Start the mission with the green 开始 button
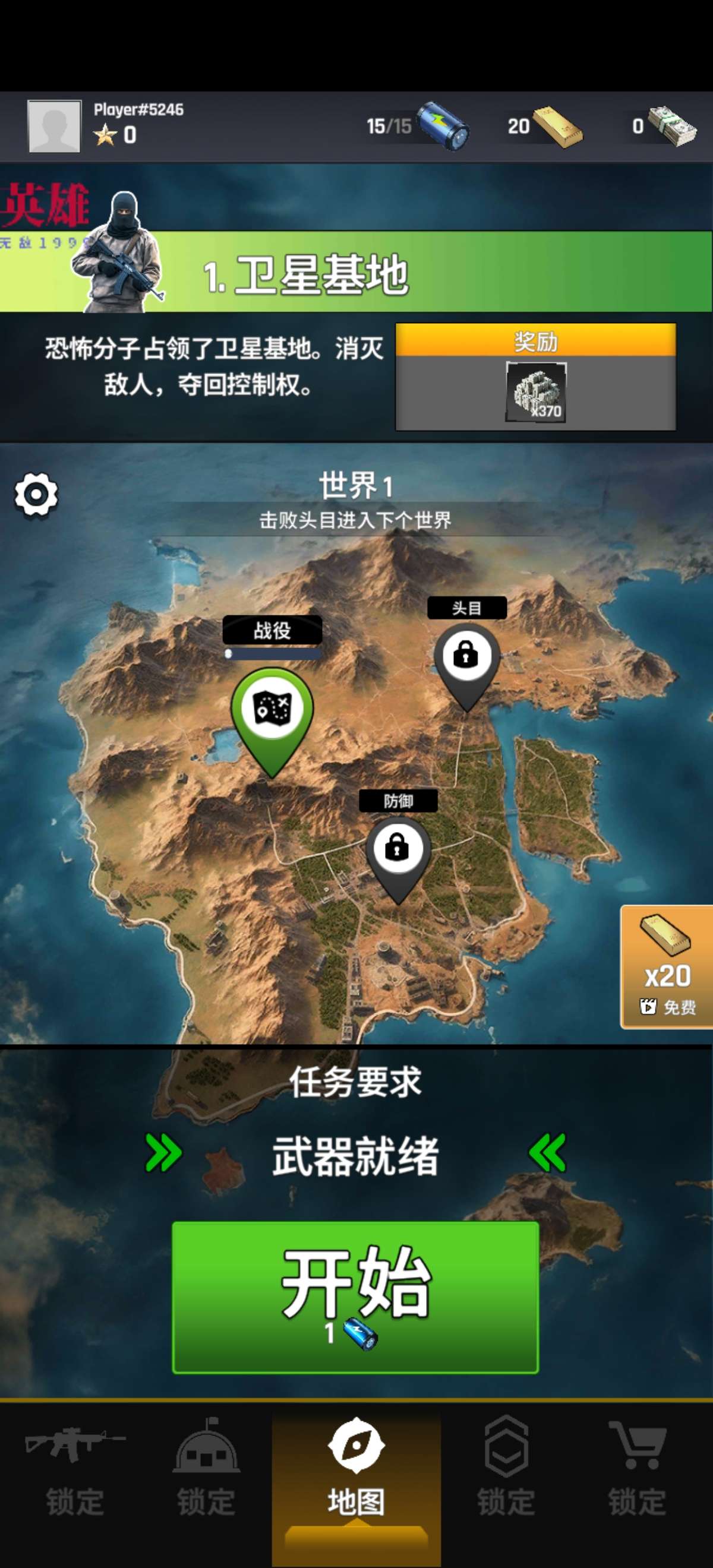Screen dimensions: 713x1568 355,1297
